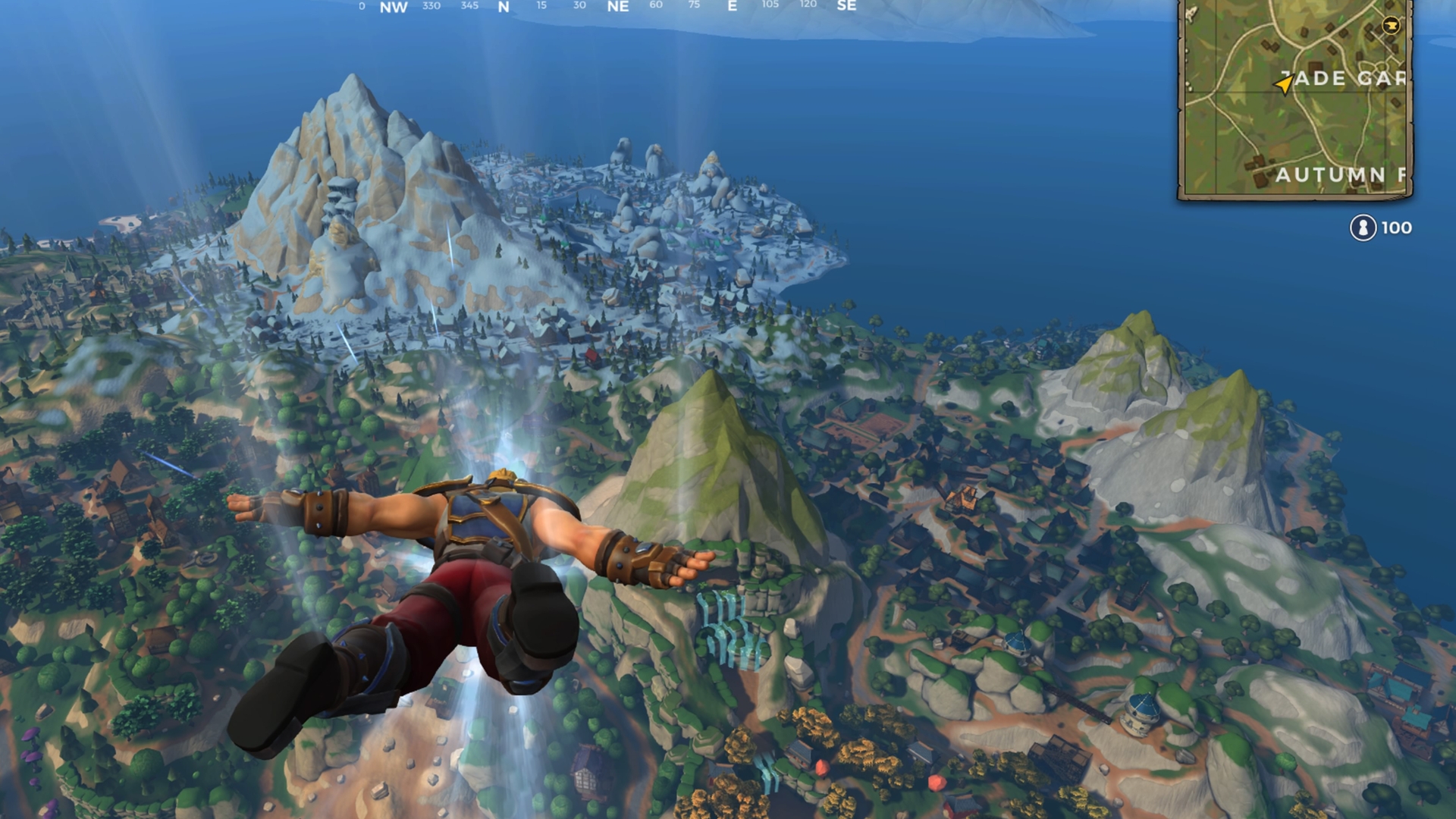Select the forge marker on the minimap
Image resolution: width=1456 pixels, height=819 pixels.
(x=1391, y=26)
